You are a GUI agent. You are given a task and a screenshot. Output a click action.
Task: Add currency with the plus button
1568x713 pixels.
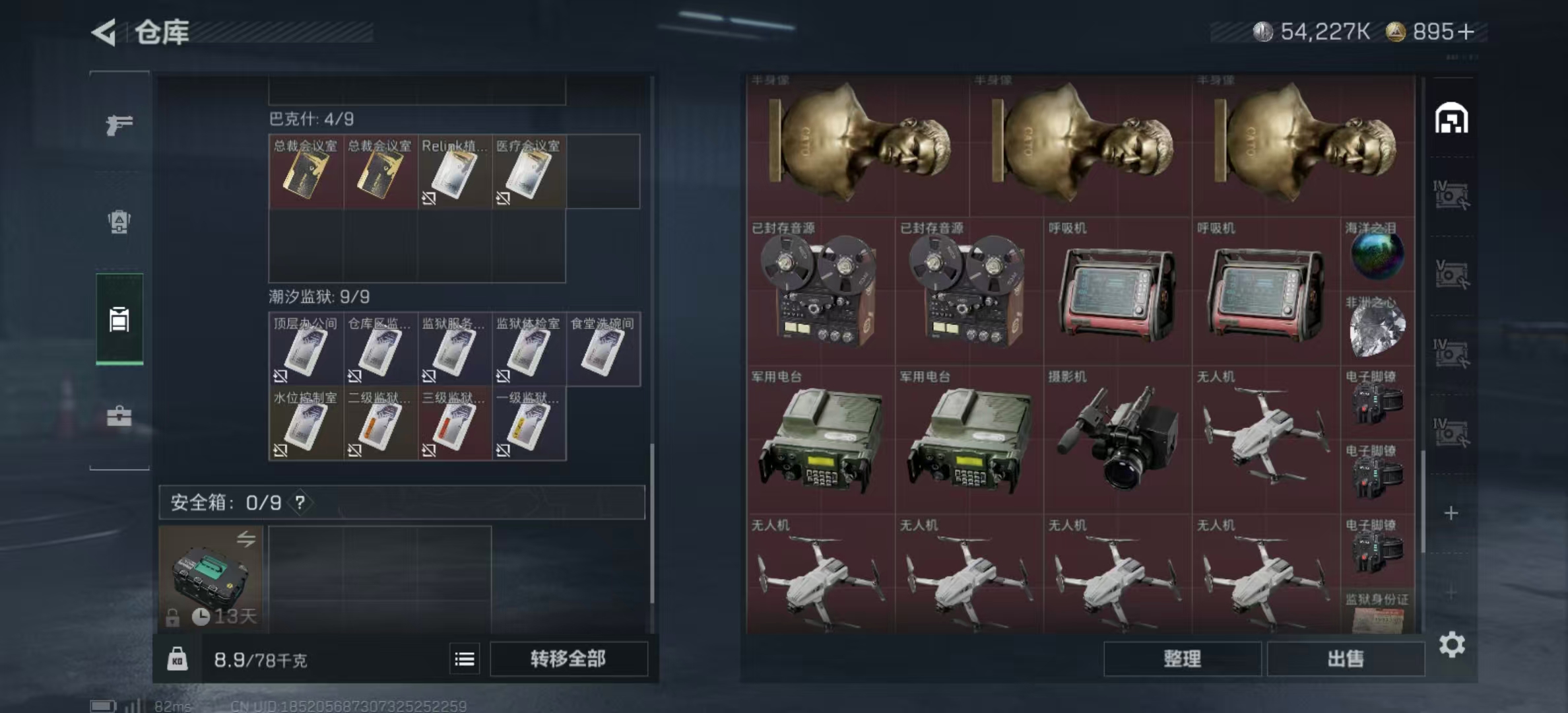pyautogui.click(x=1466, y=32)
